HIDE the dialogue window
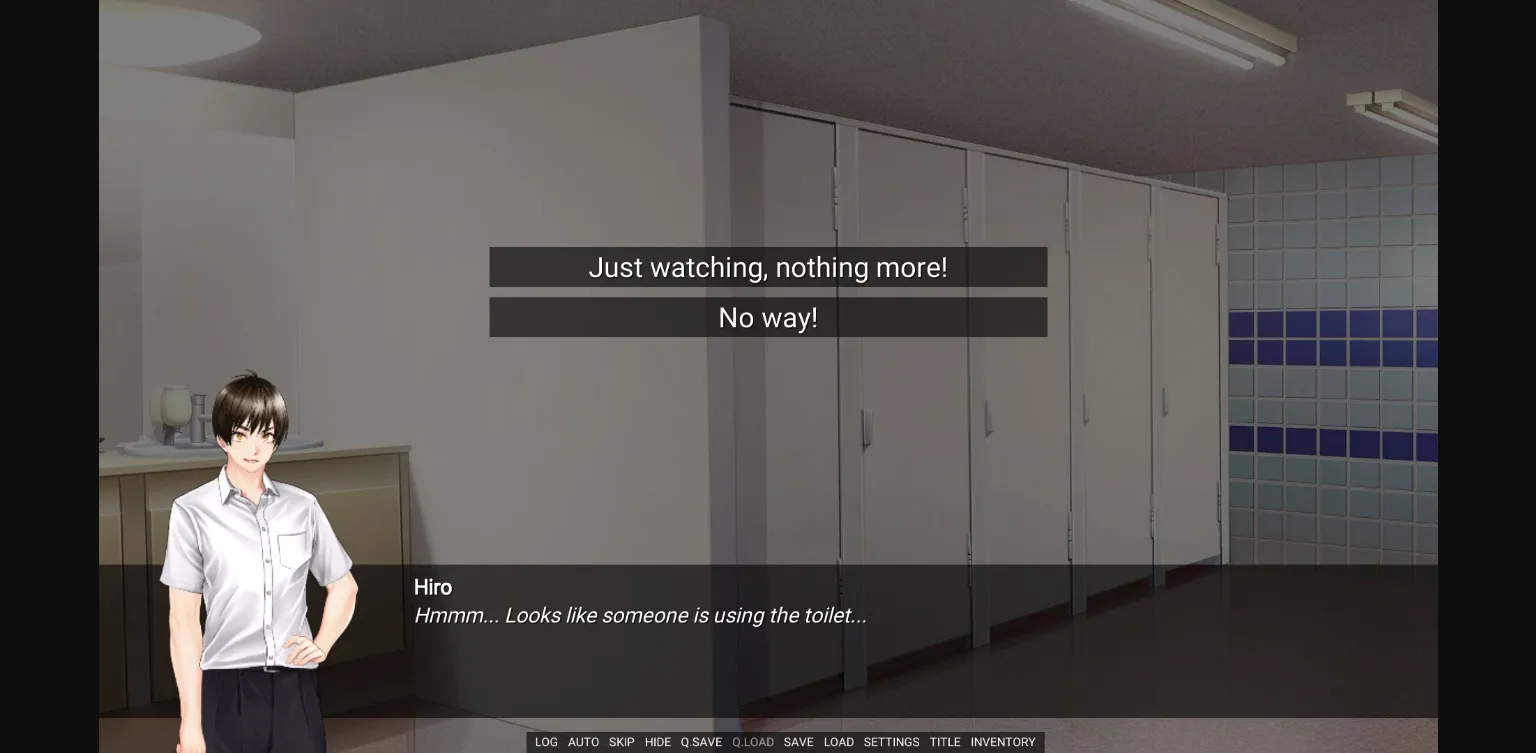Screen dimensions: 1536x753 click(658, 742)
